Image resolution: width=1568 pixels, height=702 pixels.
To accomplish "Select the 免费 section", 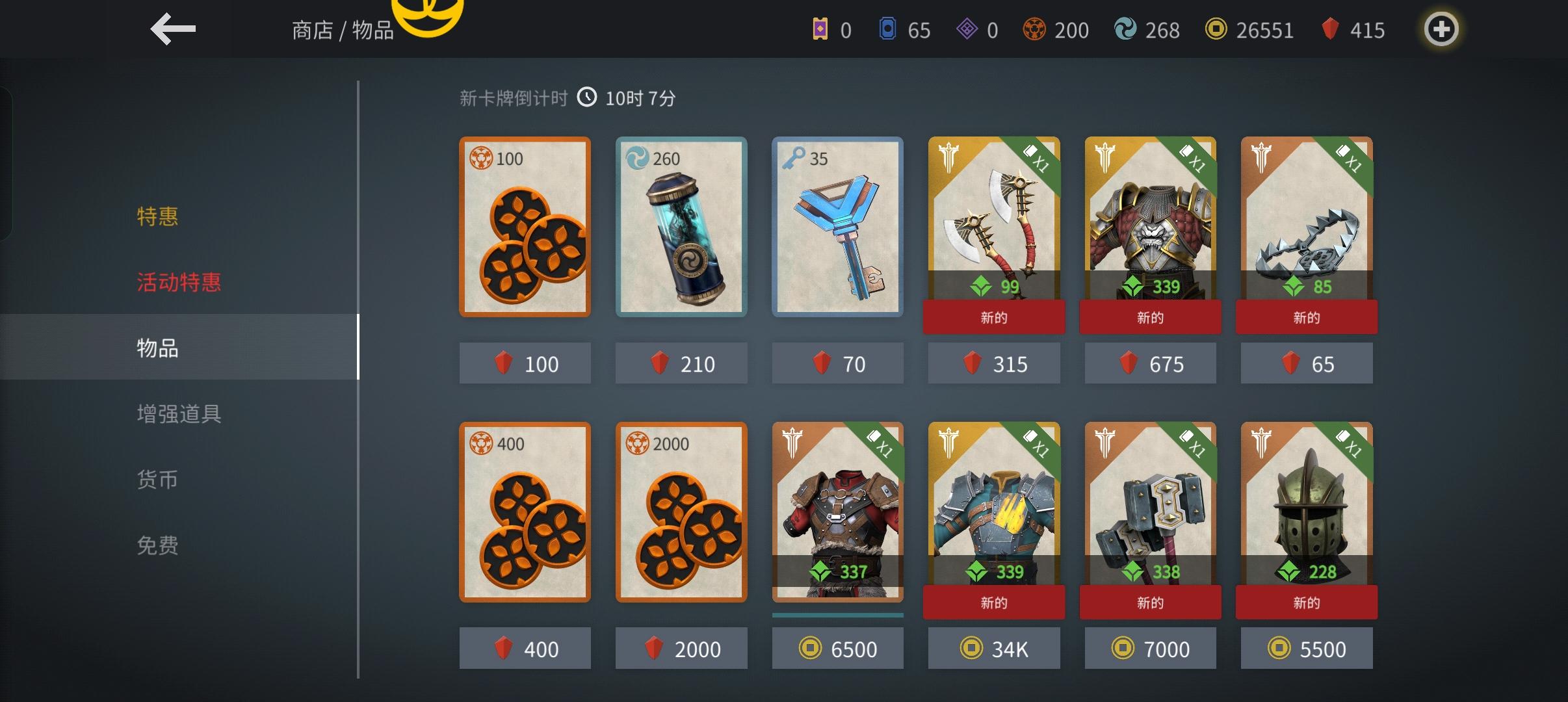I will 157,545.
